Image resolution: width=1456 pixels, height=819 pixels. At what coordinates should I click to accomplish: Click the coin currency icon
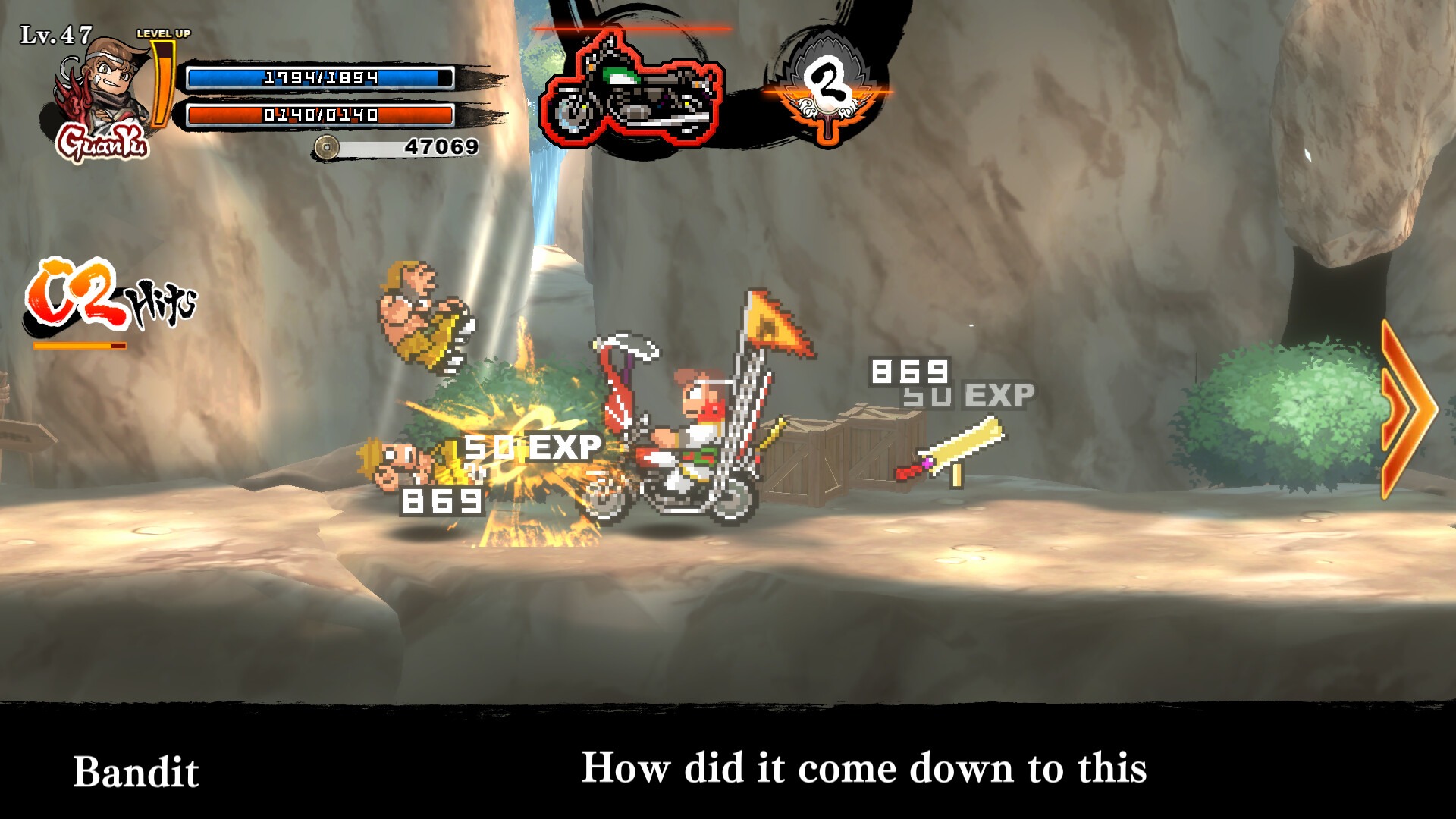[326, 146]
